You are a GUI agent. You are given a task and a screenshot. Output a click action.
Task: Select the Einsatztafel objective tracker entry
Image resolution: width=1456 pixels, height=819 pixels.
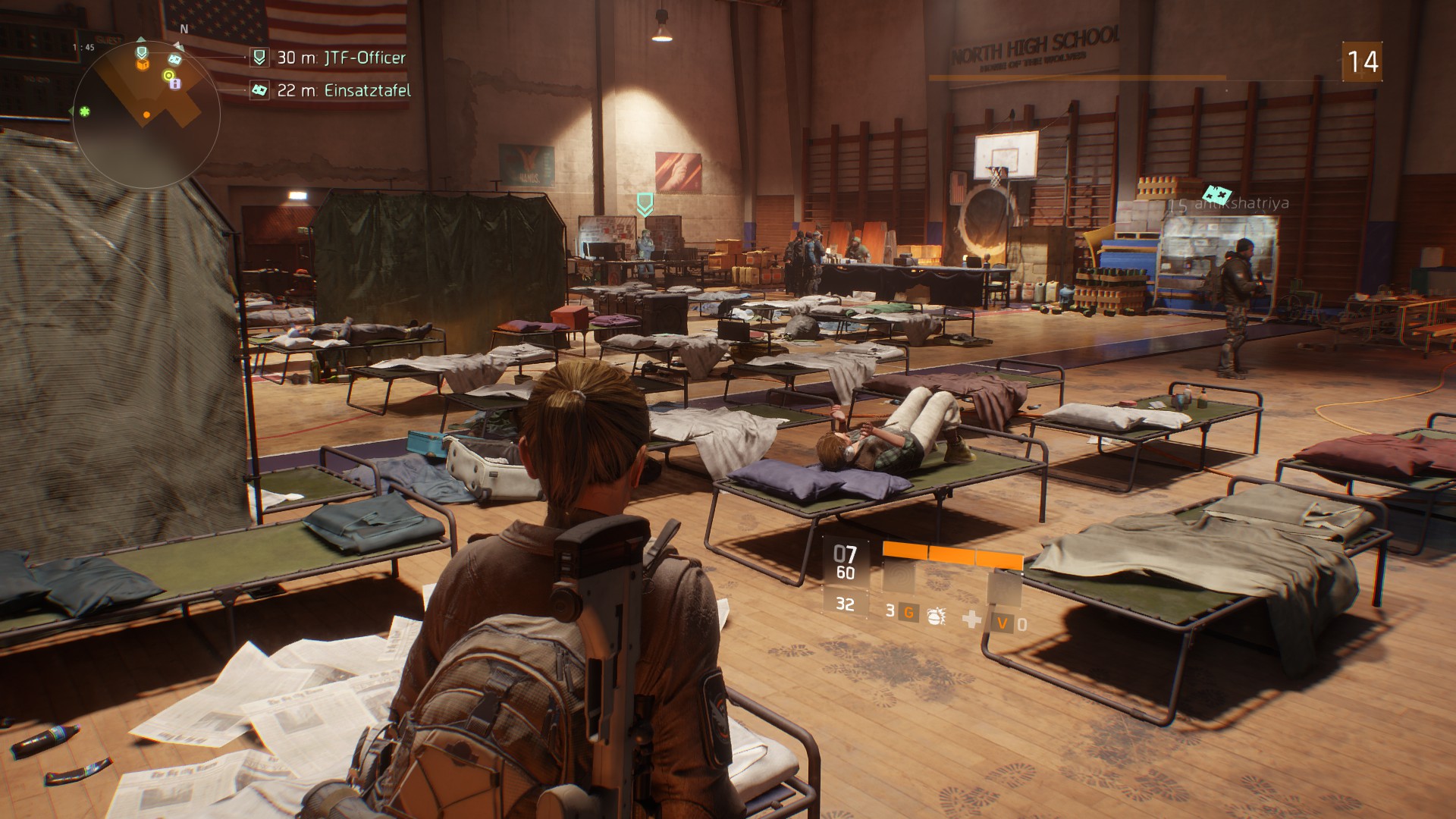coord(332,90)
